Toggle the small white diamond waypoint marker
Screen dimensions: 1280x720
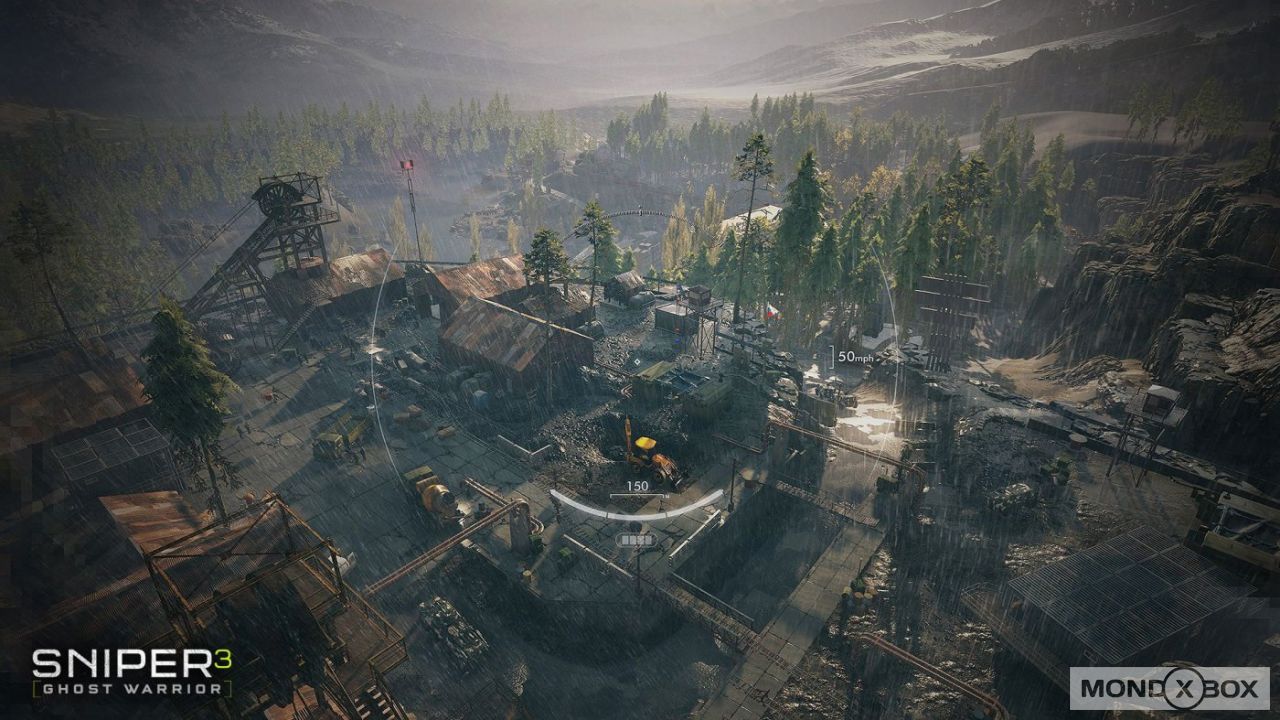(x=637, y=362)
